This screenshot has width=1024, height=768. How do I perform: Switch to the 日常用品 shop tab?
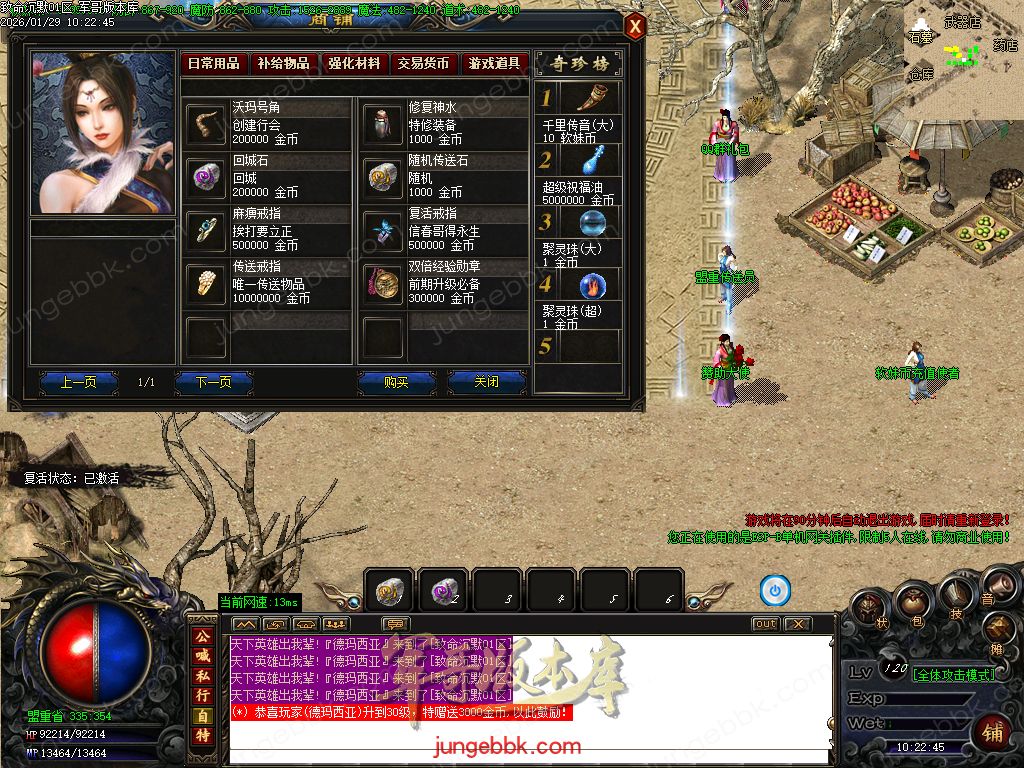(214, 63)
